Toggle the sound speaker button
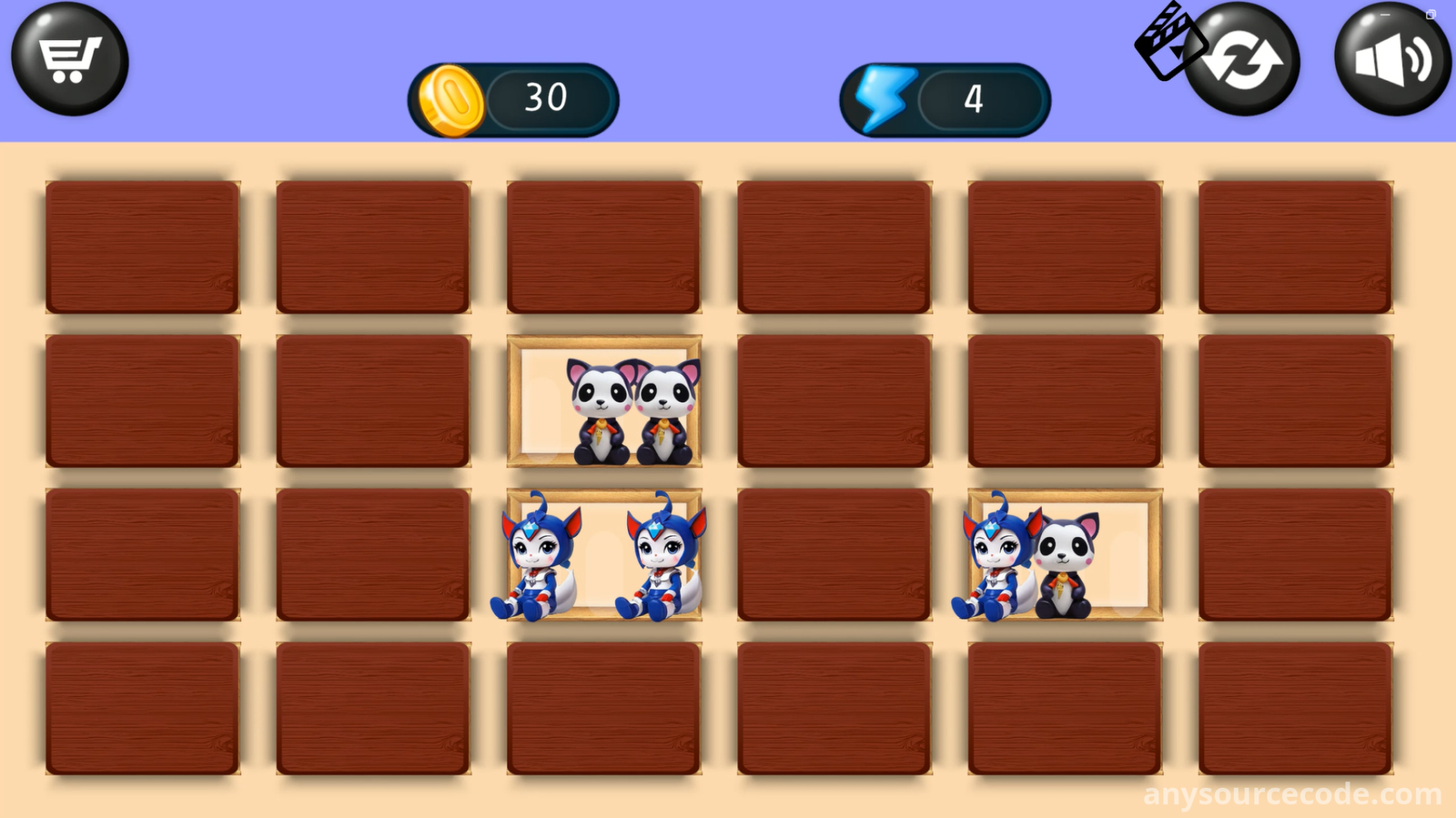The image size is (1456, 818). click(x=1391, y=60)
